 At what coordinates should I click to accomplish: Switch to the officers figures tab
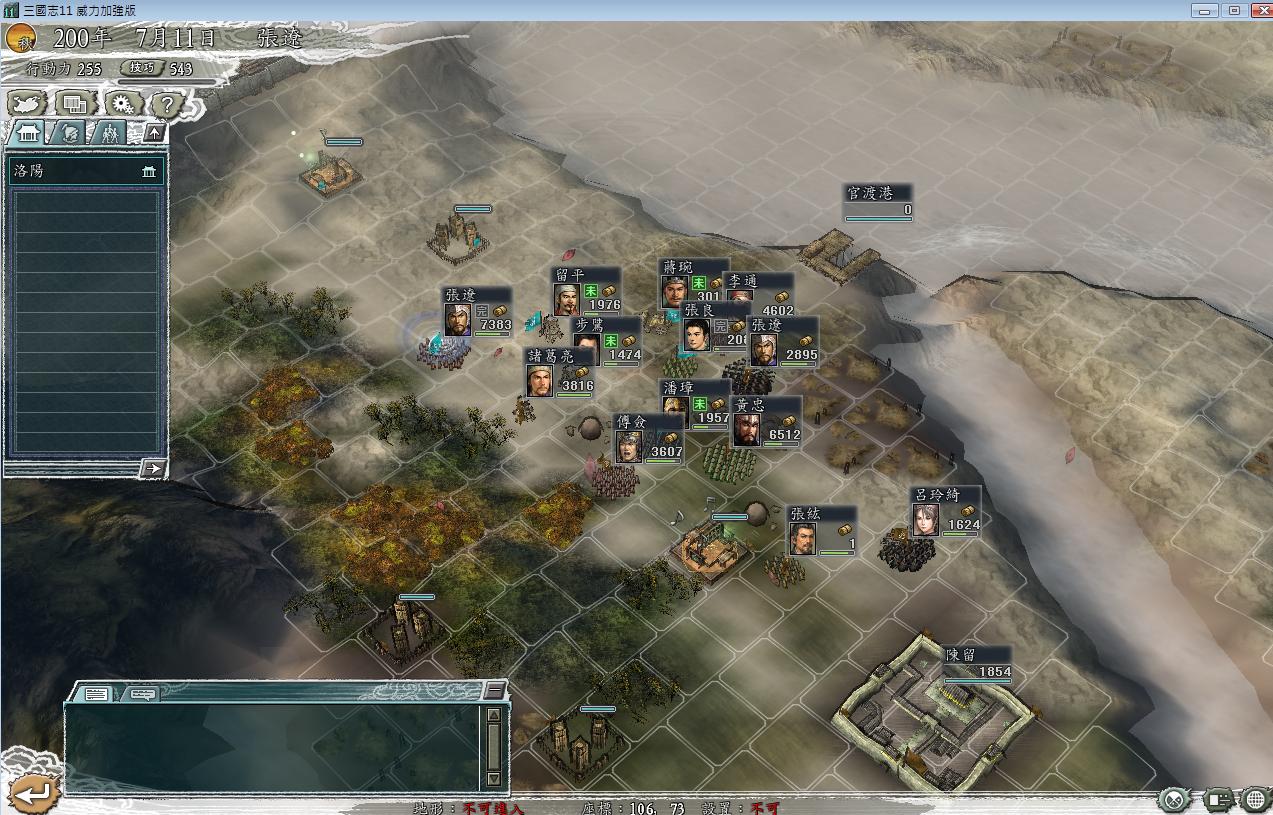pyautogui.click(x=109, y=133)
